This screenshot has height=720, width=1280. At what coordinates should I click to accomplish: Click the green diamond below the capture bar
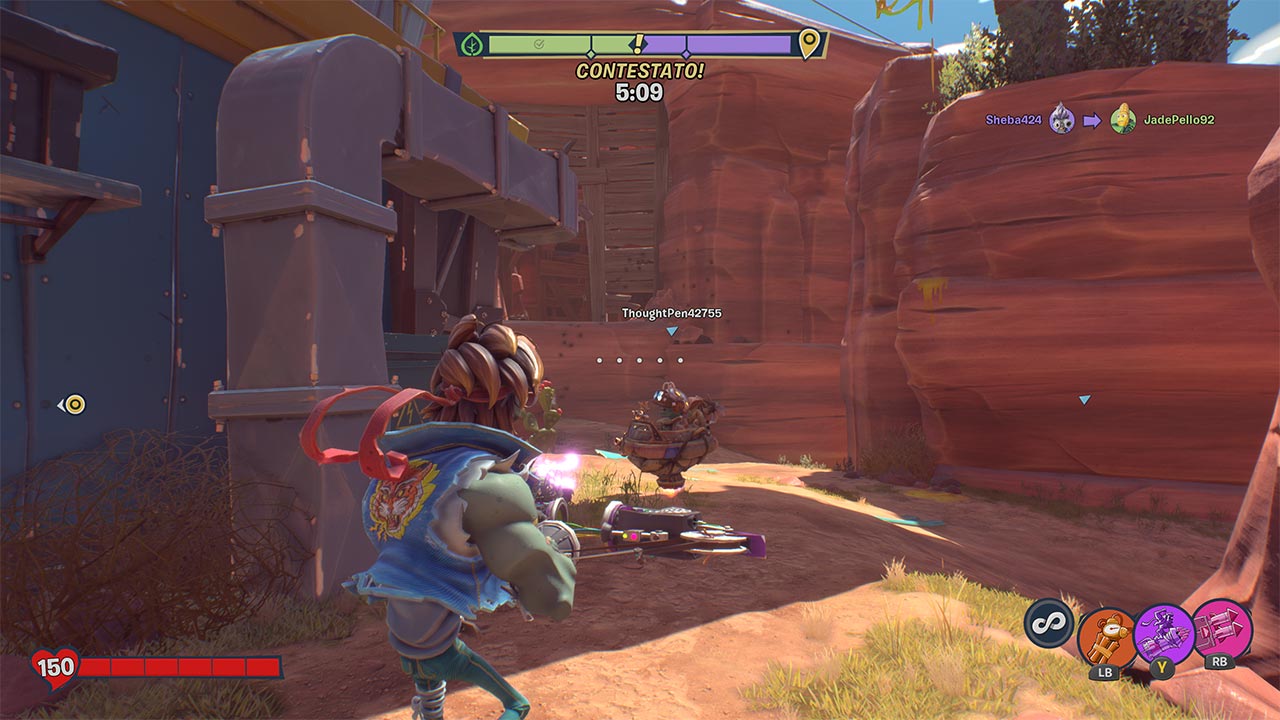coord(591,52)
